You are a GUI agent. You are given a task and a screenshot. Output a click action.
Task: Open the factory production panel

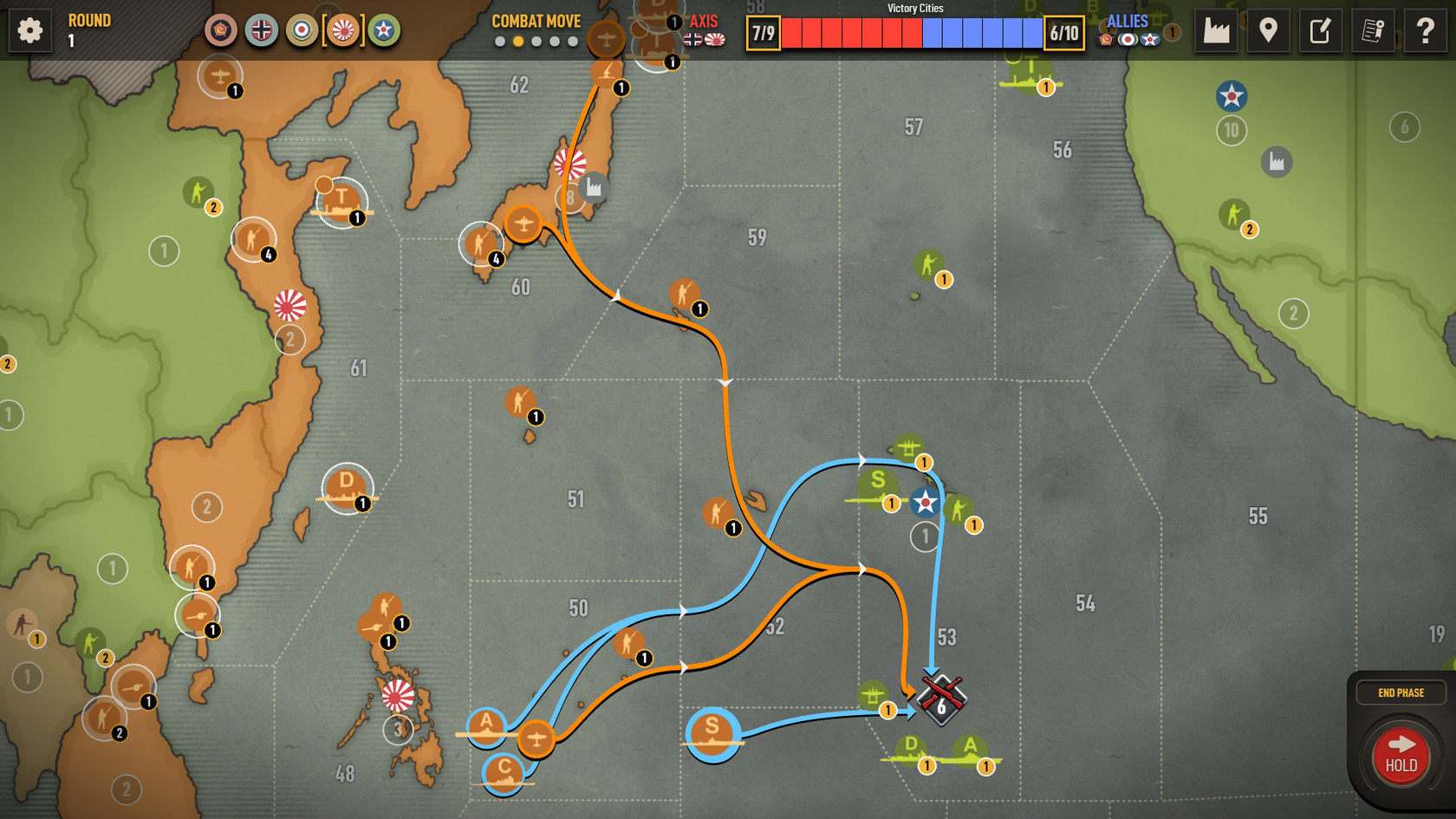point(1216,30)
